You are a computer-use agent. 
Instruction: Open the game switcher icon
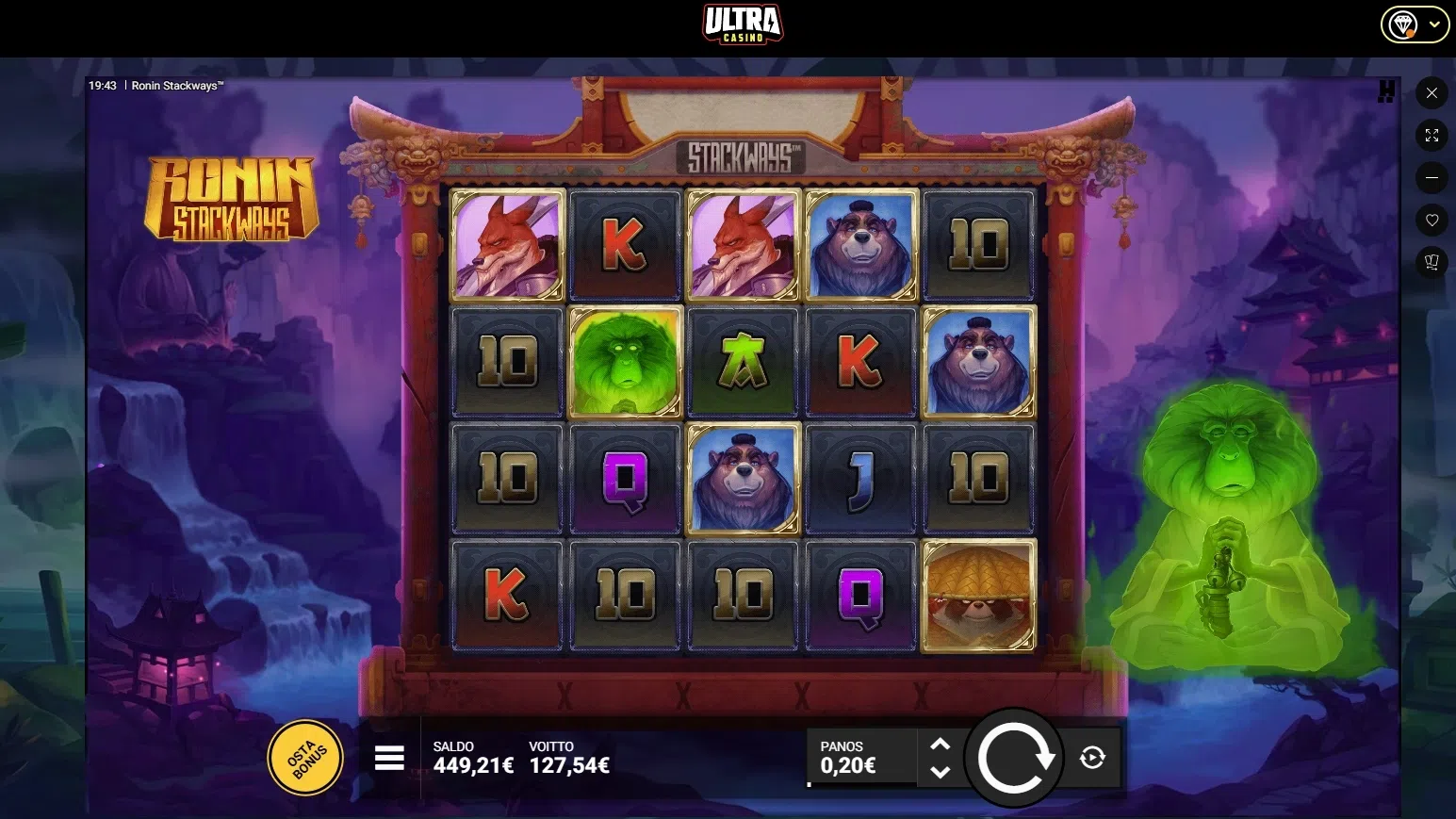click(x=1431, y=262)
